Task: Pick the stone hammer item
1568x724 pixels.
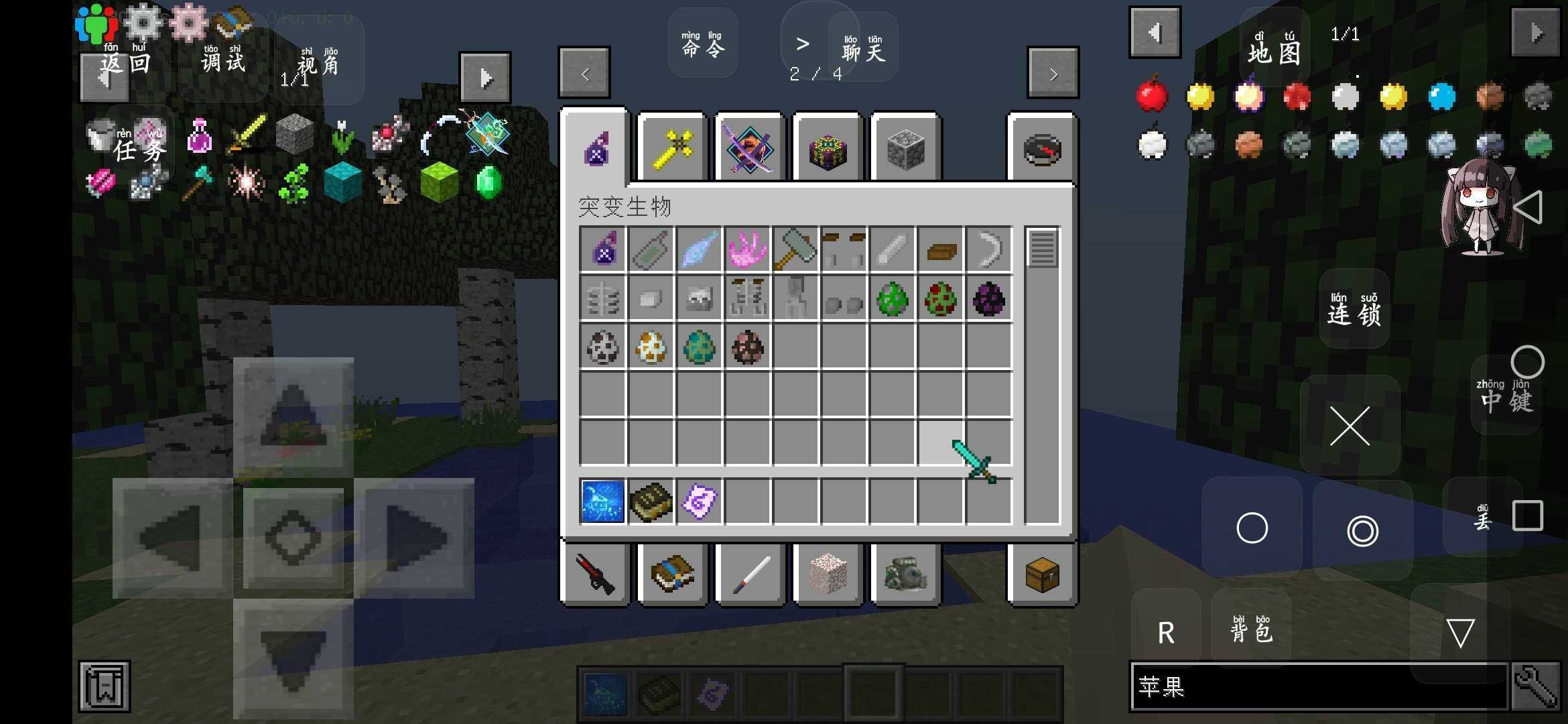Action: pos(795,249)
